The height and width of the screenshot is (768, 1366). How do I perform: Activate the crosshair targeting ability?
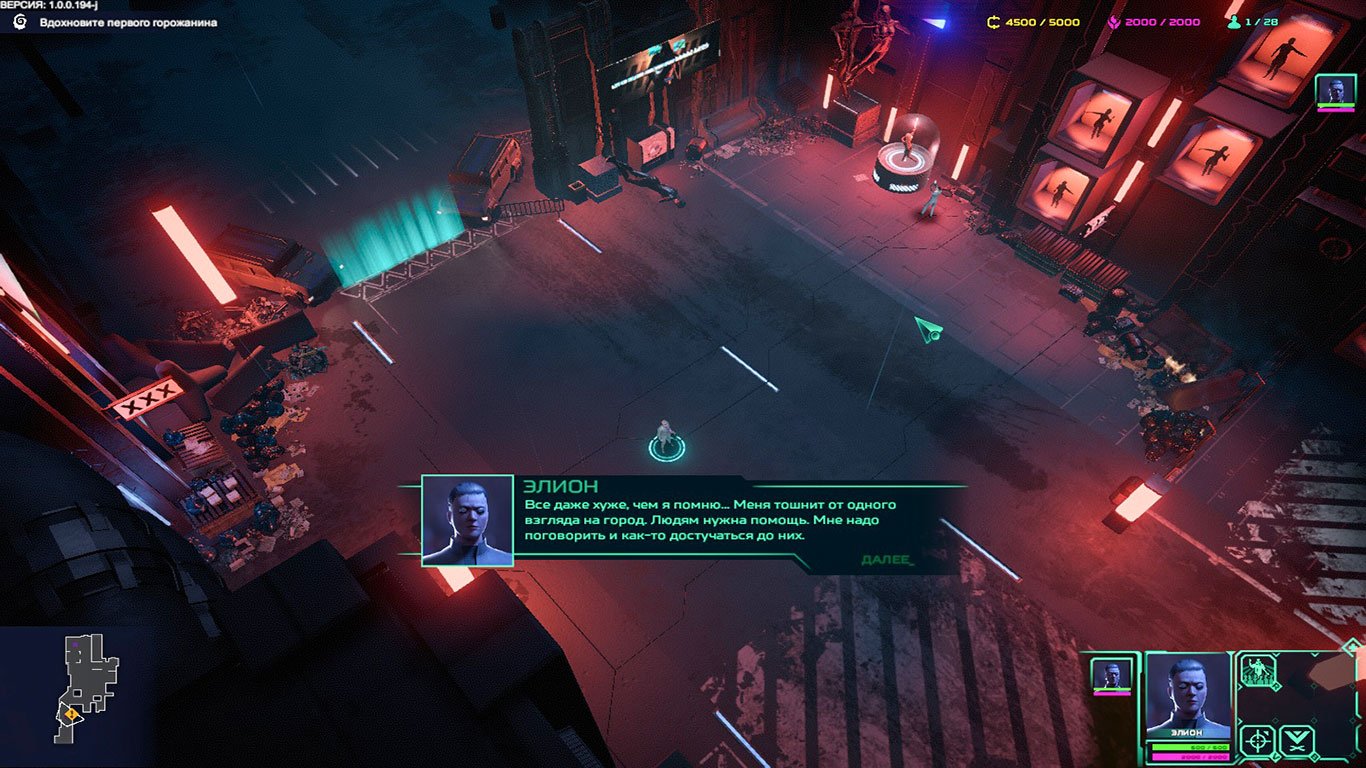coord(1257,740)
